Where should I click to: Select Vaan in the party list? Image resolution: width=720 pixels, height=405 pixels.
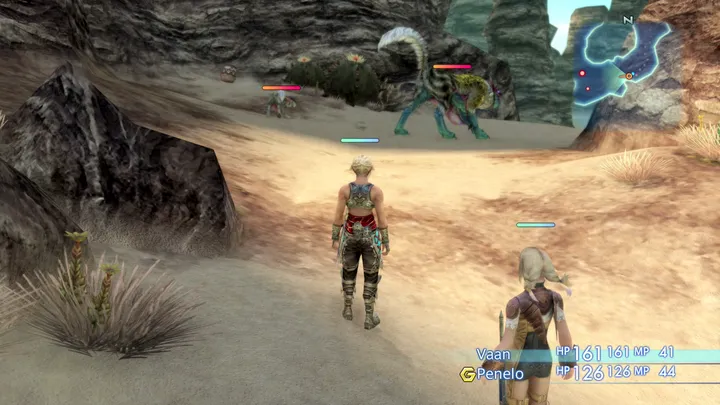coord(494,354)
